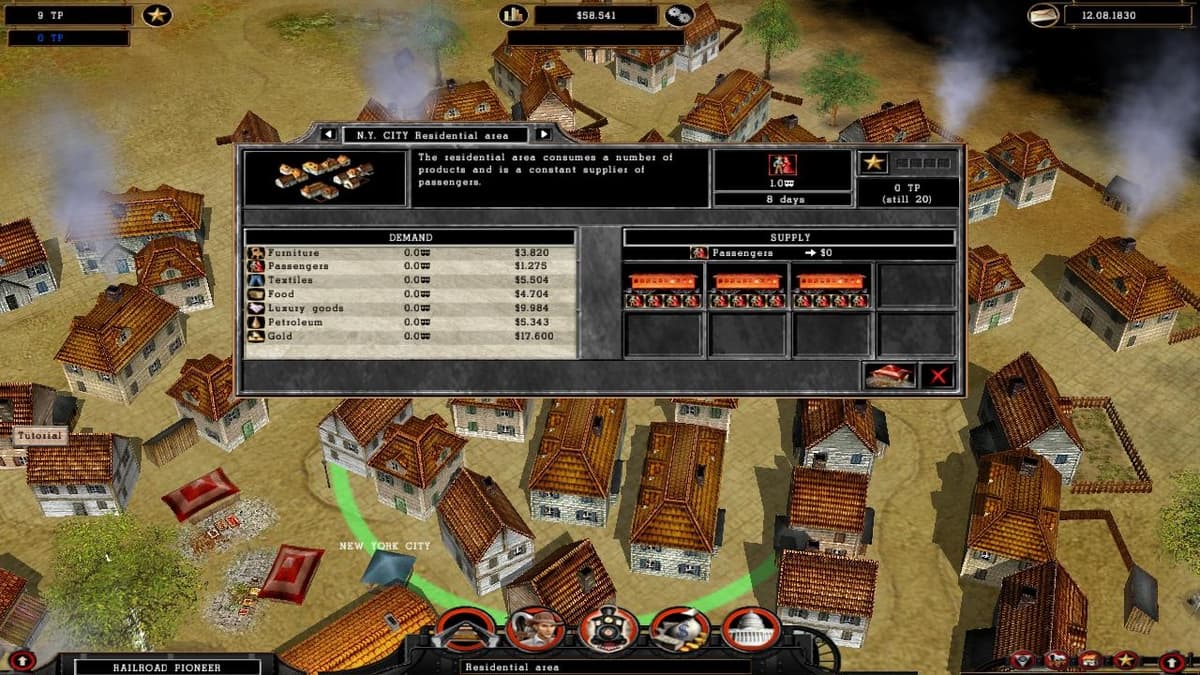This screenshot has width=1200, height=675.
Task: Go to the next city area
Action: (x=543, y=134)
